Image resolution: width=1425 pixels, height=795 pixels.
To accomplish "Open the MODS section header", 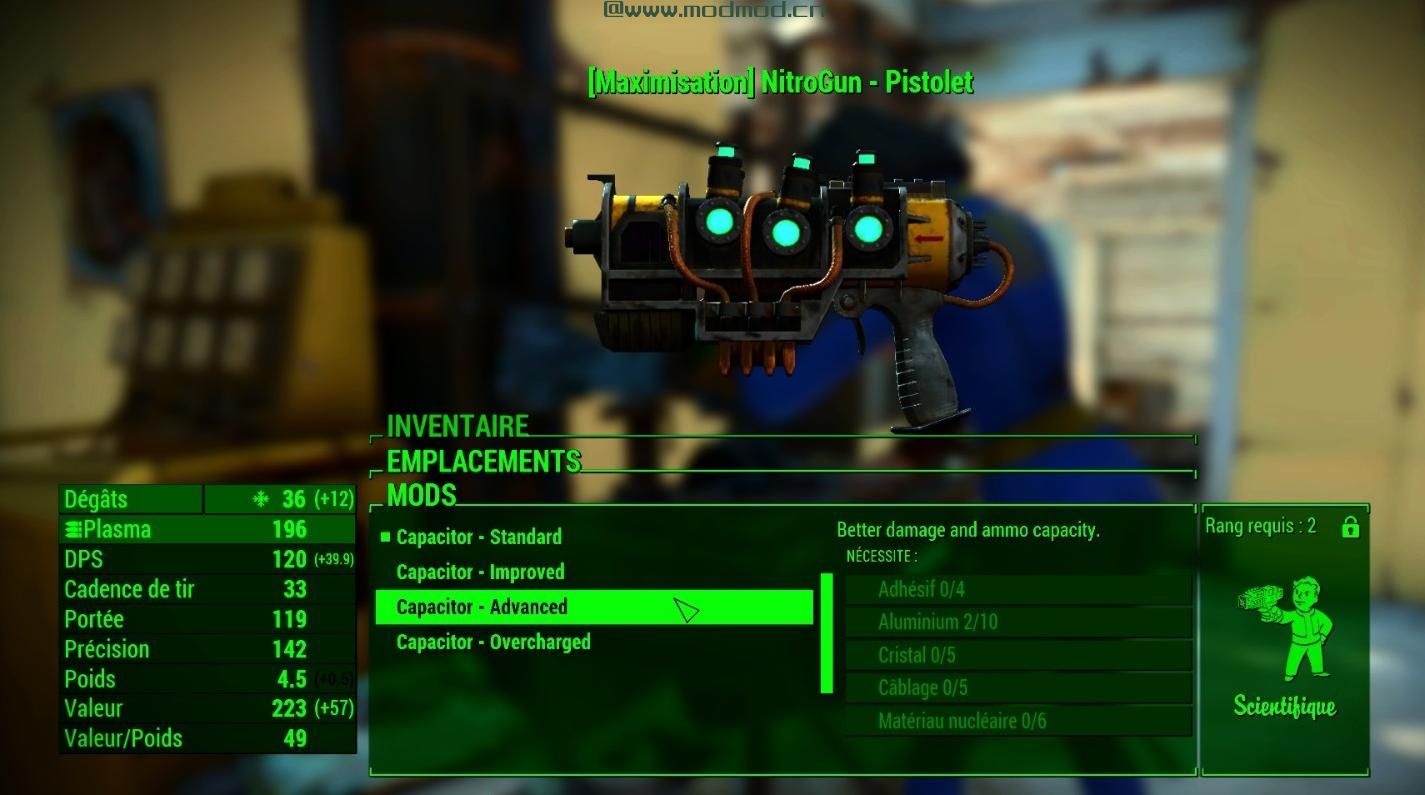I will (x=421, y=495).
